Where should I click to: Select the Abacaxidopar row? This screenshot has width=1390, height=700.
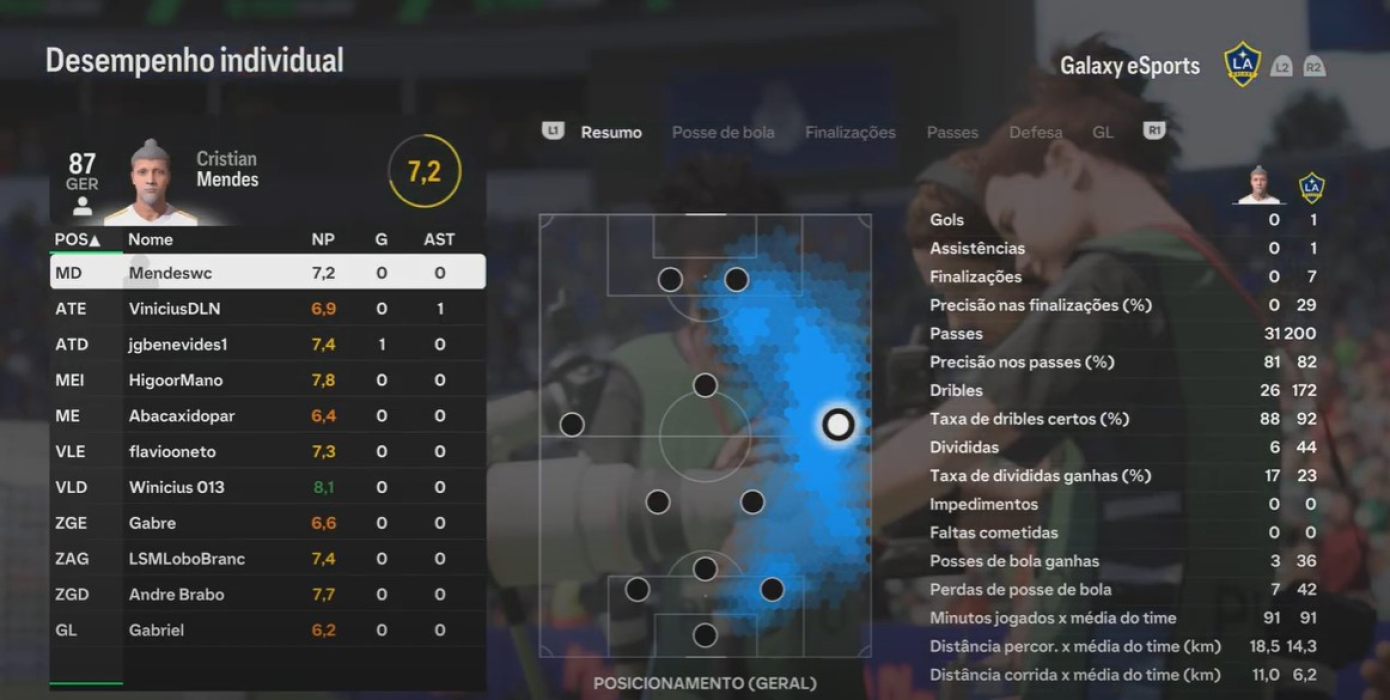(267, 416)
